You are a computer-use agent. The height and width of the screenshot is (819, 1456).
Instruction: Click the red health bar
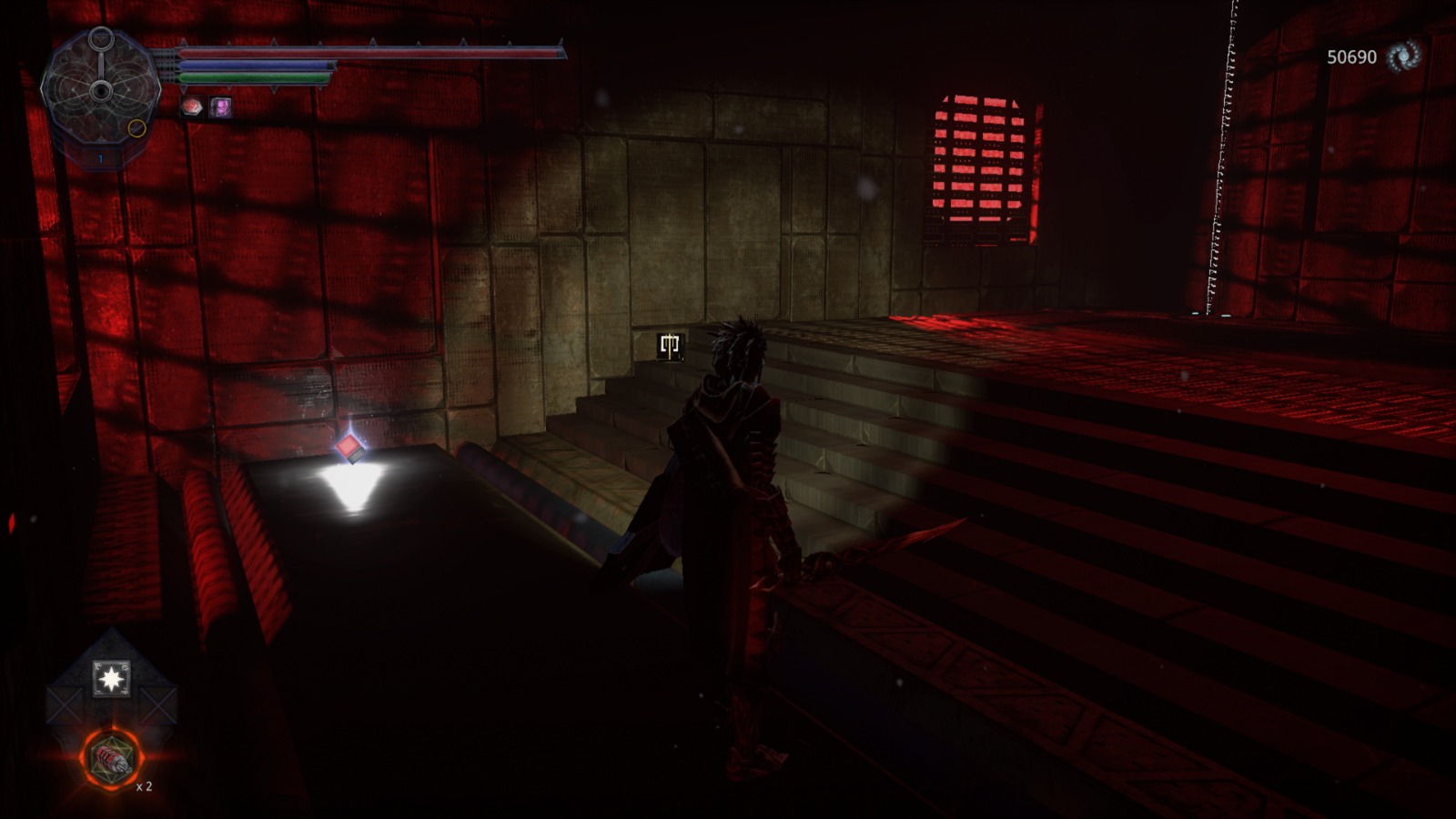364,55
